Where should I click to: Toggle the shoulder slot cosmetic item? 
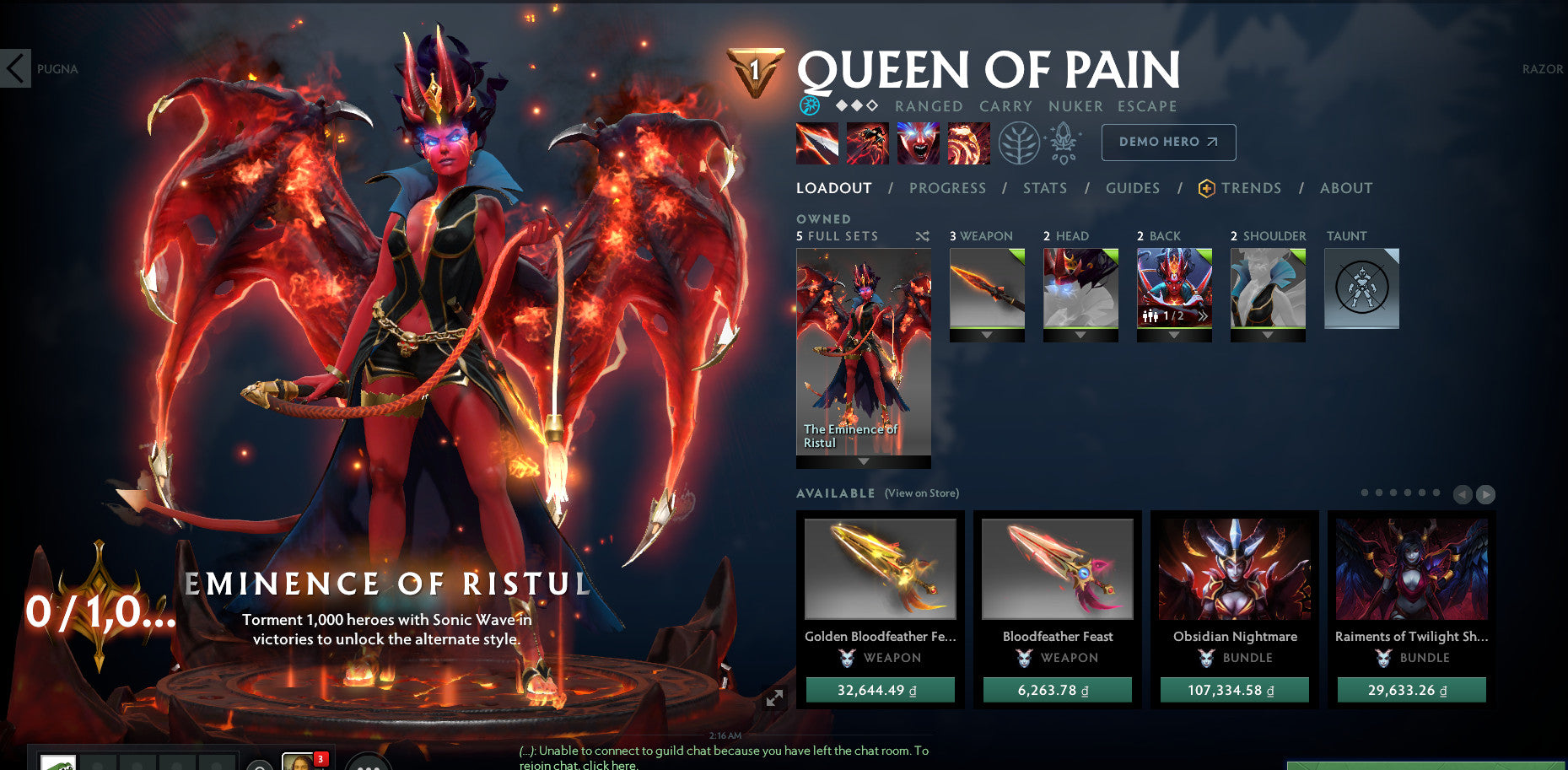[1268, 288]
